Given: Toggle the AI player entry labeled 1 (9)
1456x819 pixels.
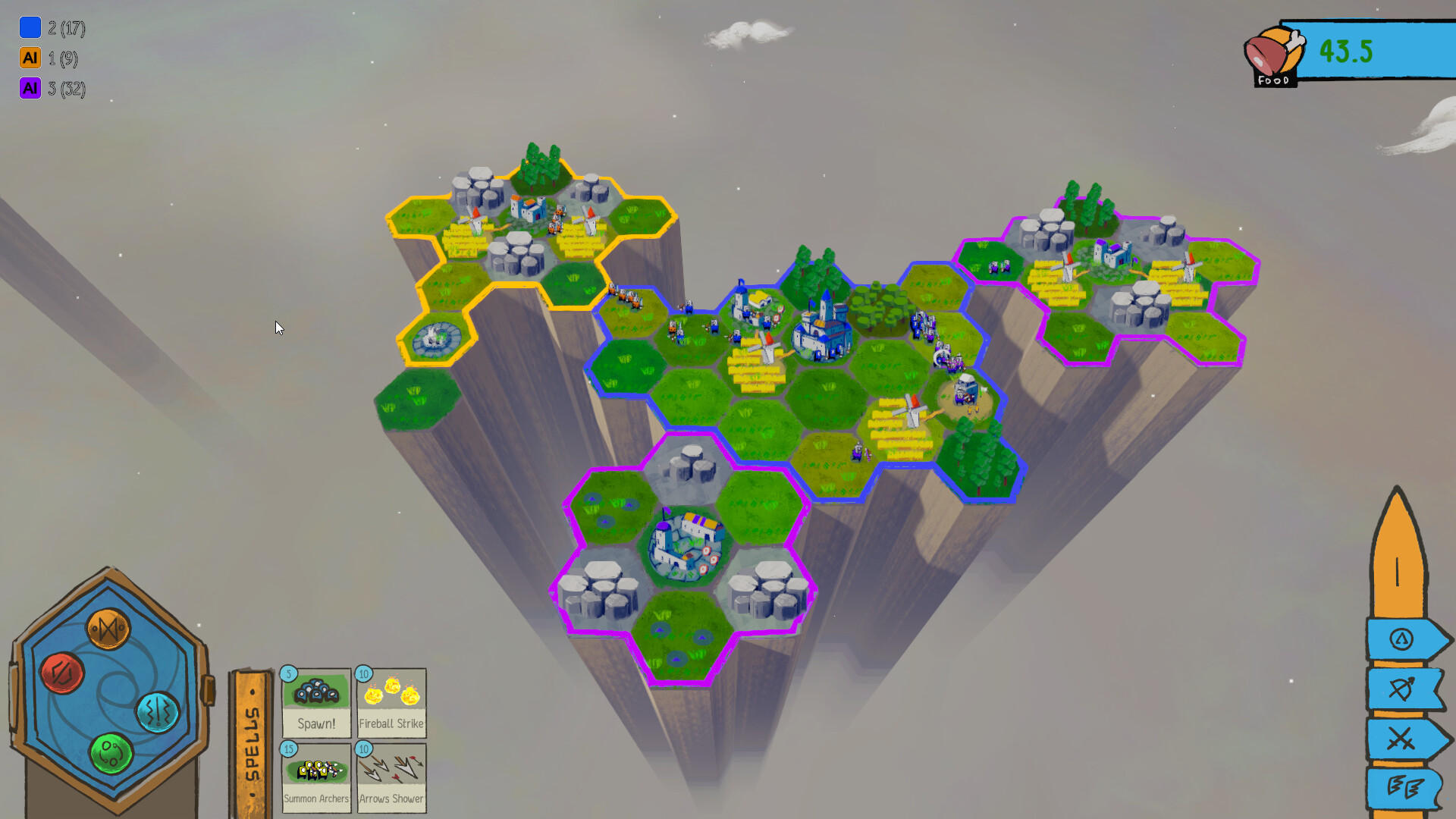Looking at the screenshot, I should [53, 58].
